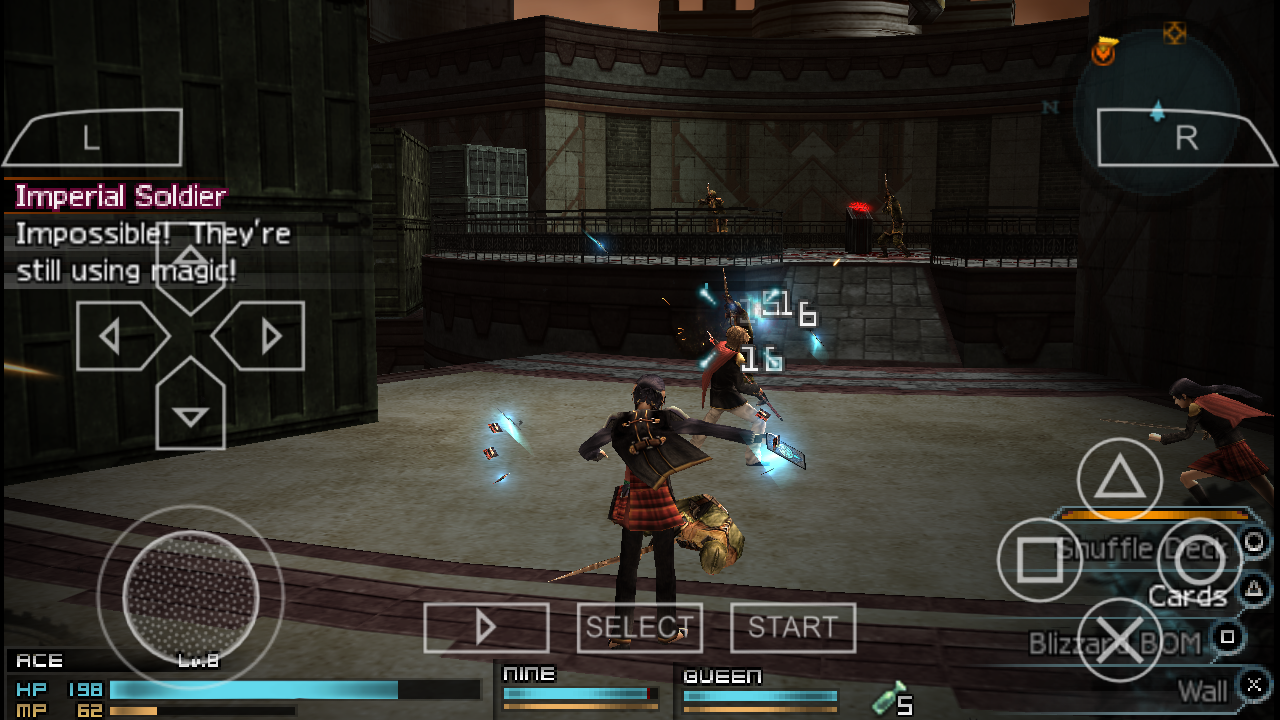The image size is (1280, 720).
Task: Cast the Blizzard BOM spell command
Action: [x=1115, y=643]
